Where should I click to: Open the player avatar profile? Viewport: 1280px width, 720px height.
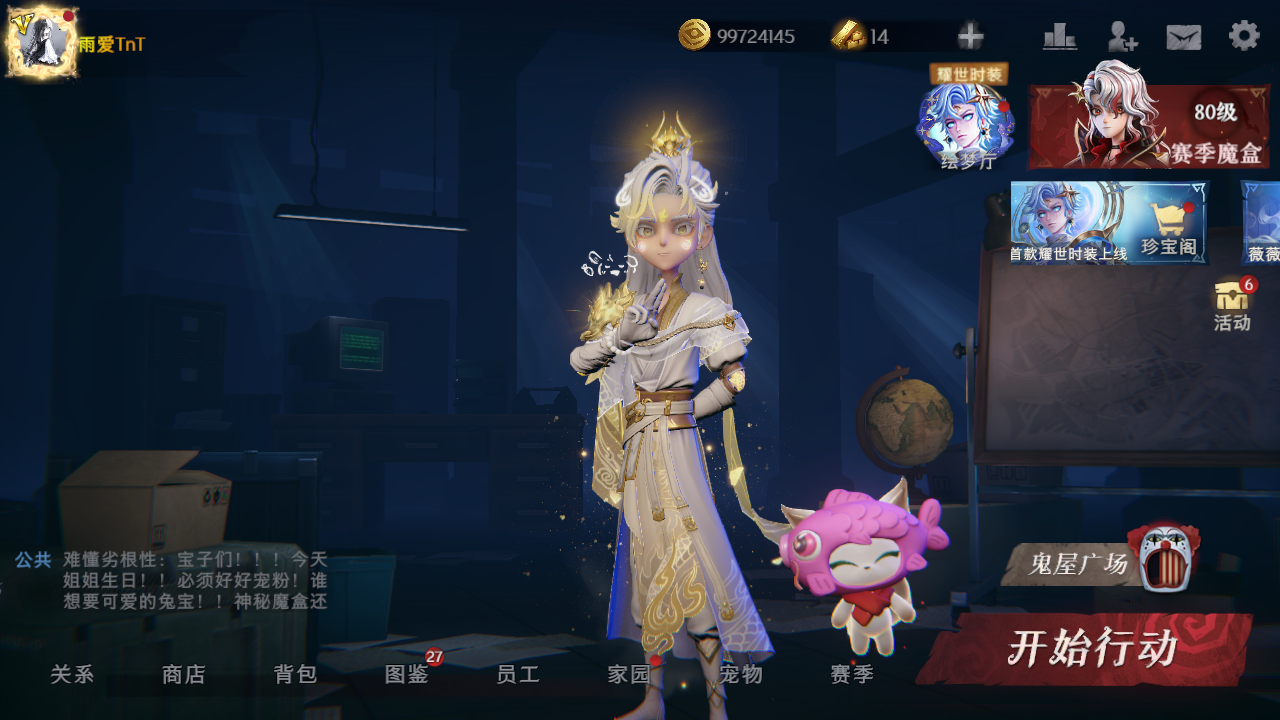42,42
